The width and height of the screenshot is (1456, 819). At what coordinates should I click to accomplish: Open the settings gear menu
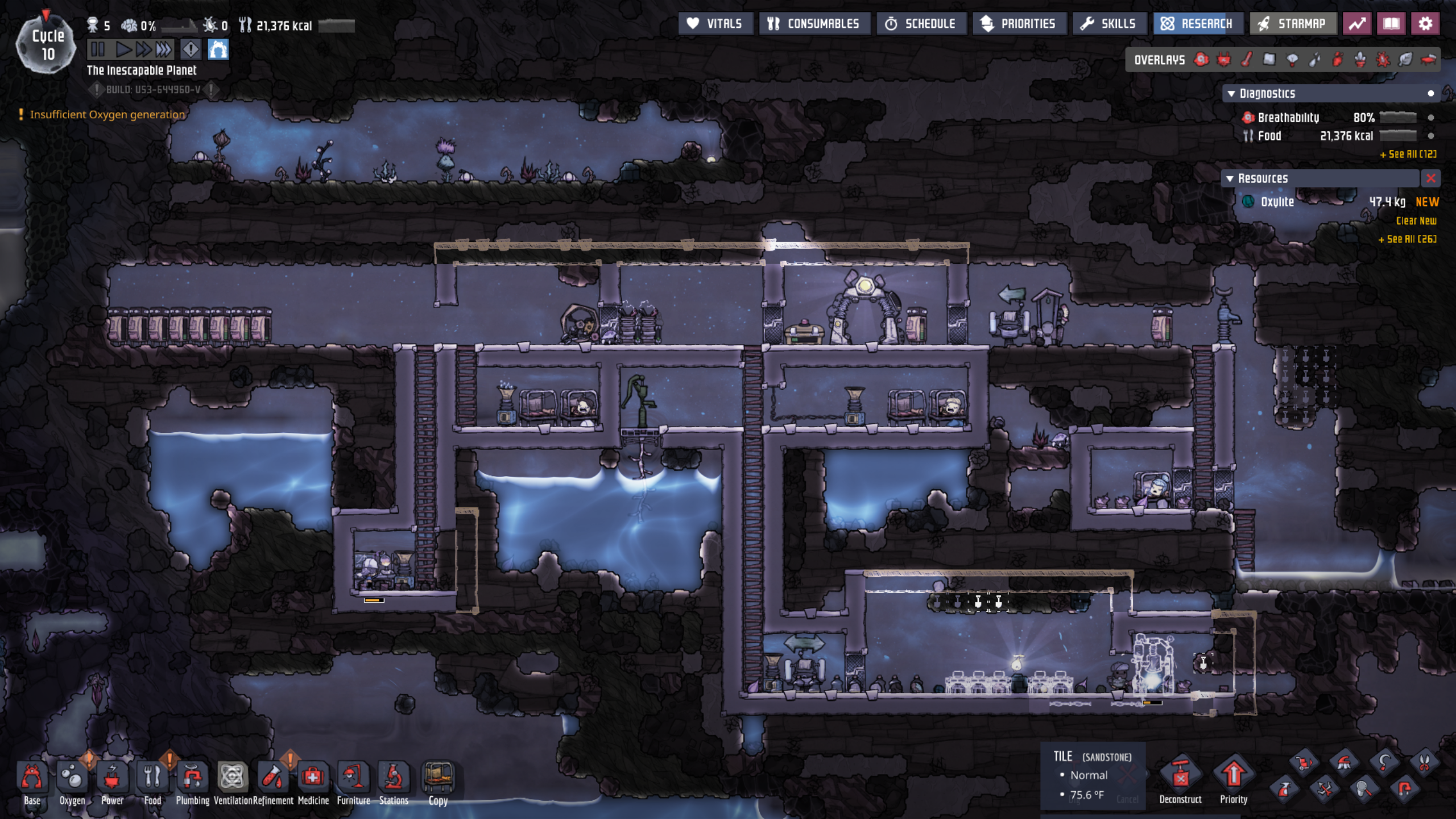1425,24
